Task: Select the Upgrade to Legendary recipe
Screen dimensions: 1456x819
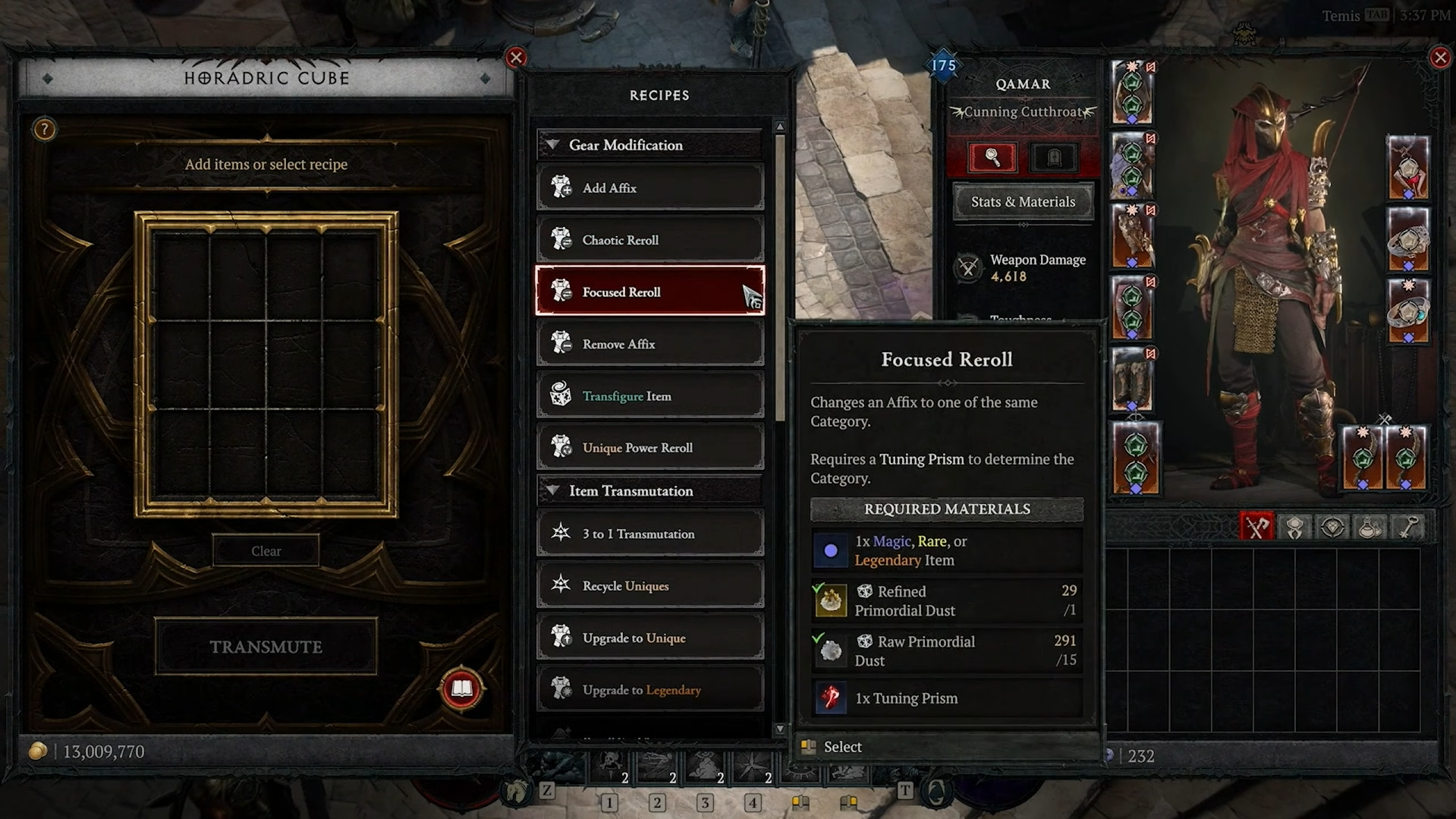Action: [x=649, y=690]
